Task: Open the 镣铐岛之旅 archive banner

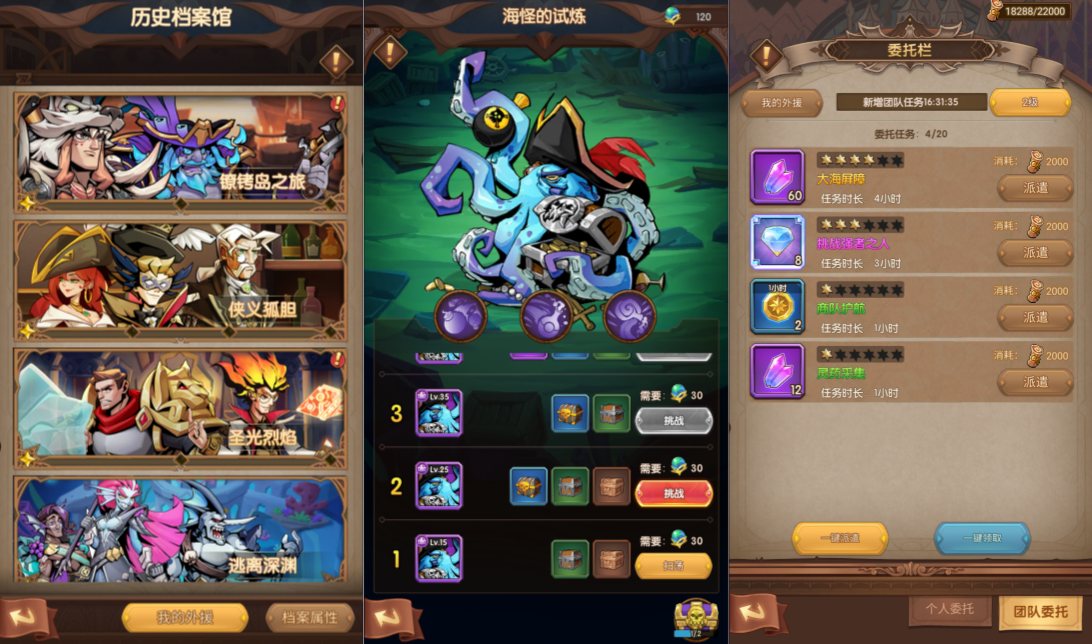Action: (180, 151)
